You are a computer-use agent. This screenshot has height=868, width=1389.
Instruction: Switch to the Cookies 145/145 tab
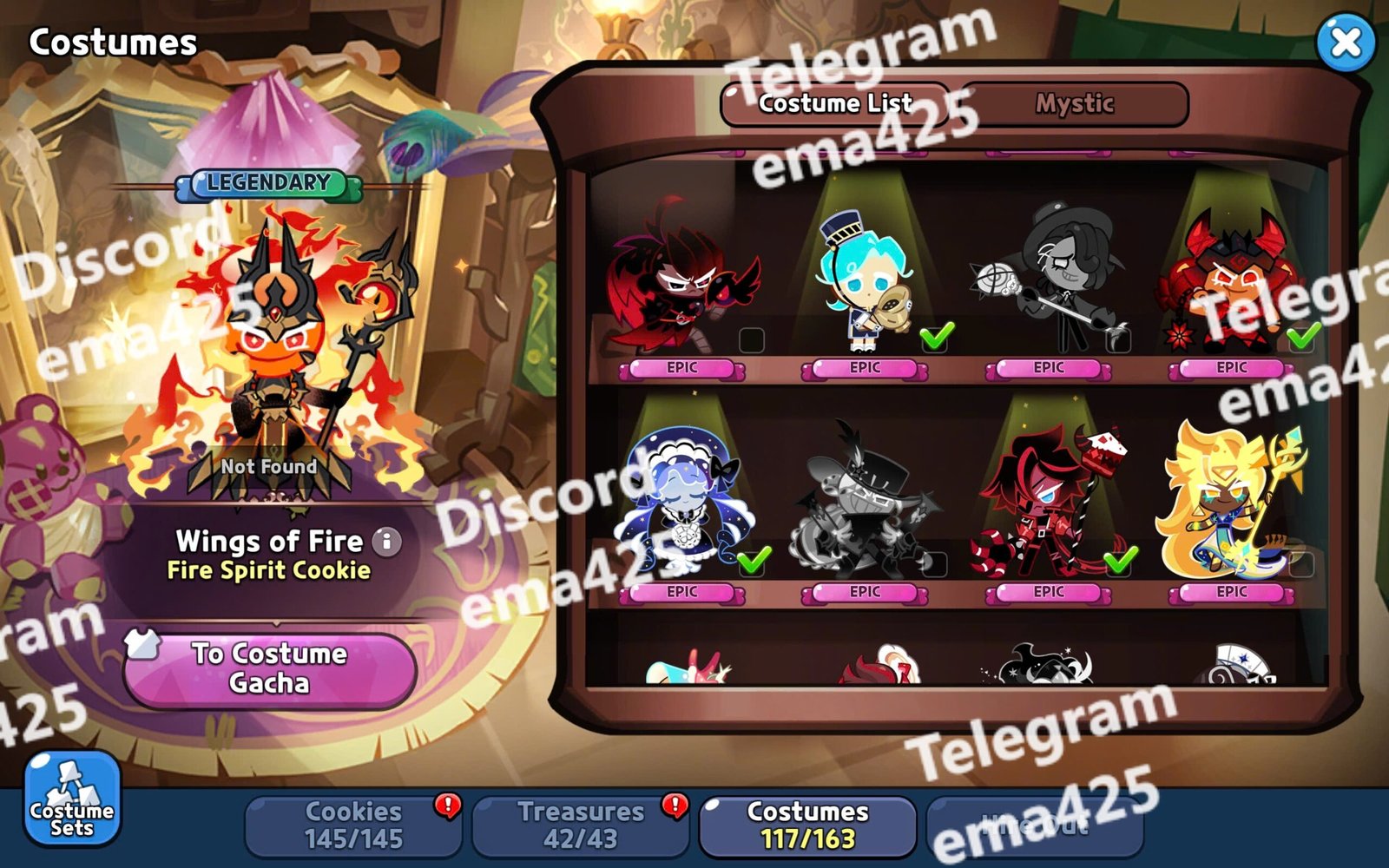pos(353,825)
